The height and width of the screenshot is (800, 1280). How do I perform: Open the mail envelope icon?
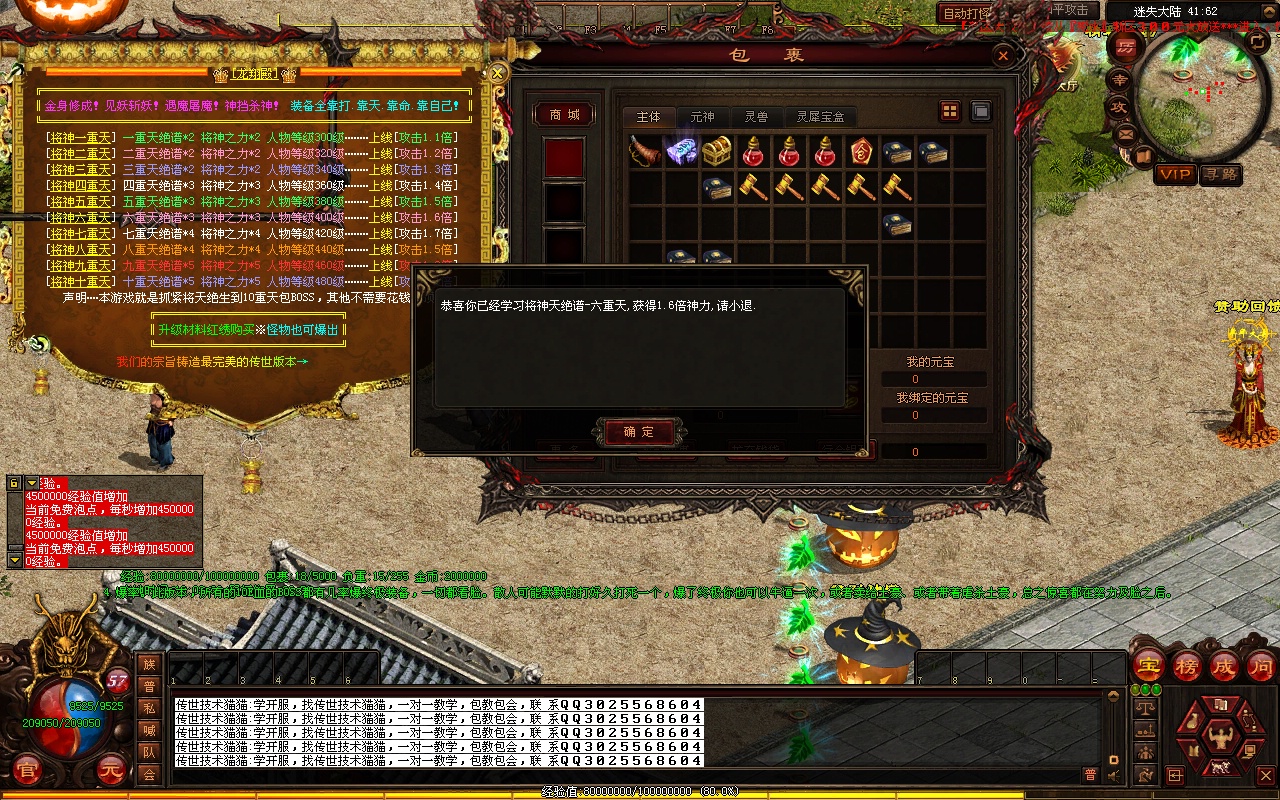[x=1127, y=132]
